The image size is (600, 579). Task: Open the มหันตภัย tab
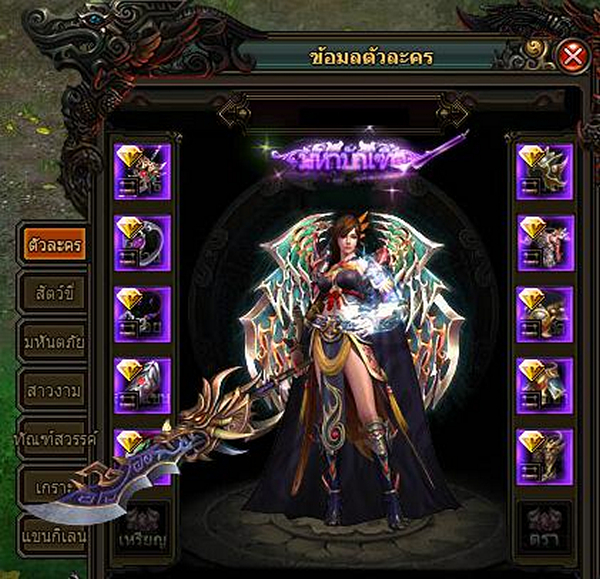(x=53, y=343)
